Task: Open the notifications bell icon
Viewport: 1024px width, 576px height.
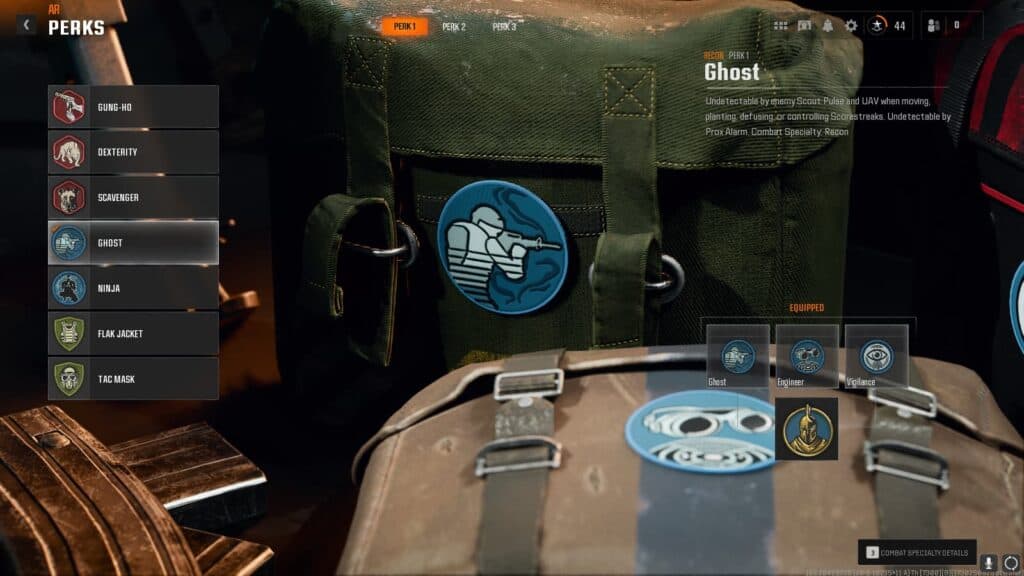Action: 828,26
